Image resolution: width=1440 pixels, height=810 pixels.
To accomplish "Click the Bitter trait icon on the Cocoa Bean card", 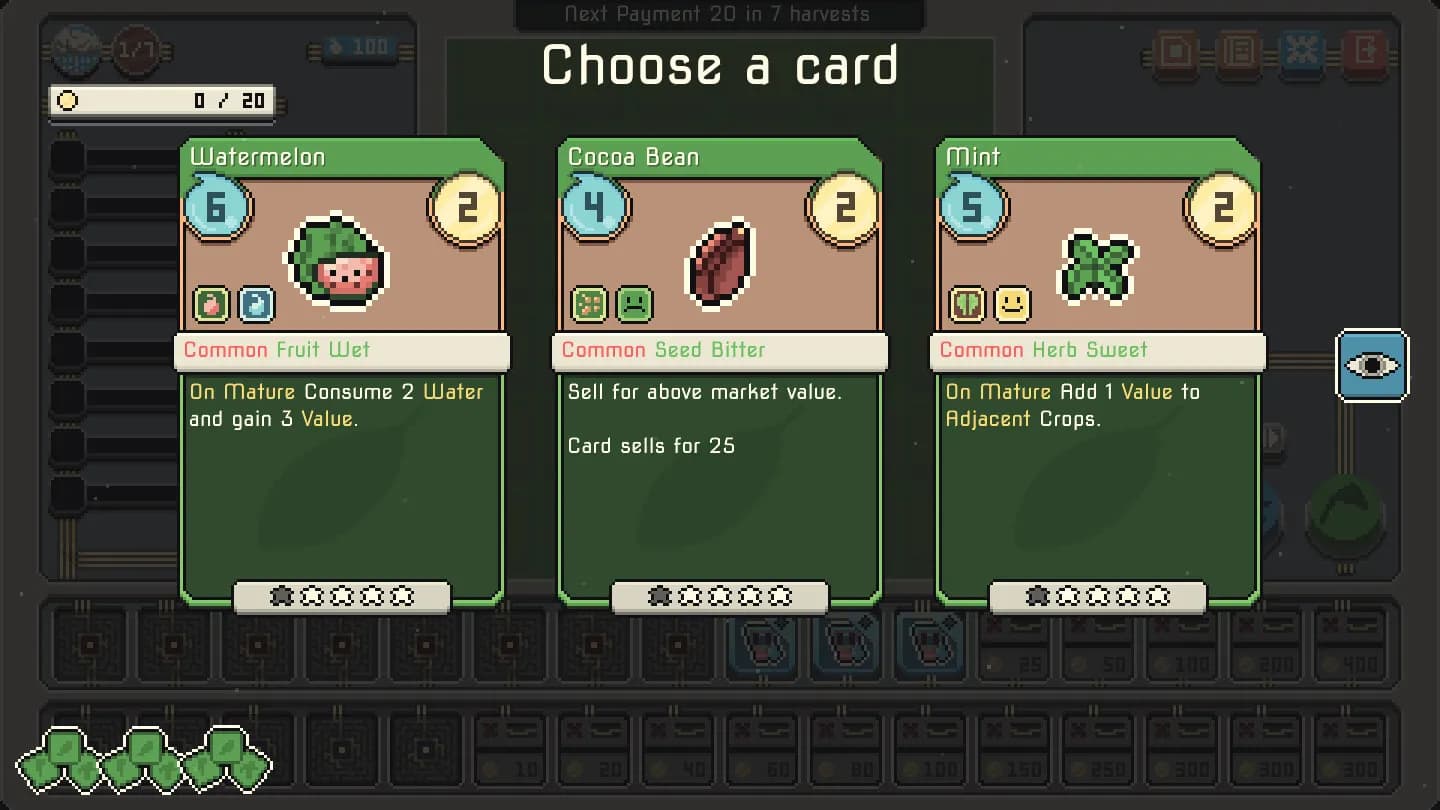I will (x=635, y=306).
